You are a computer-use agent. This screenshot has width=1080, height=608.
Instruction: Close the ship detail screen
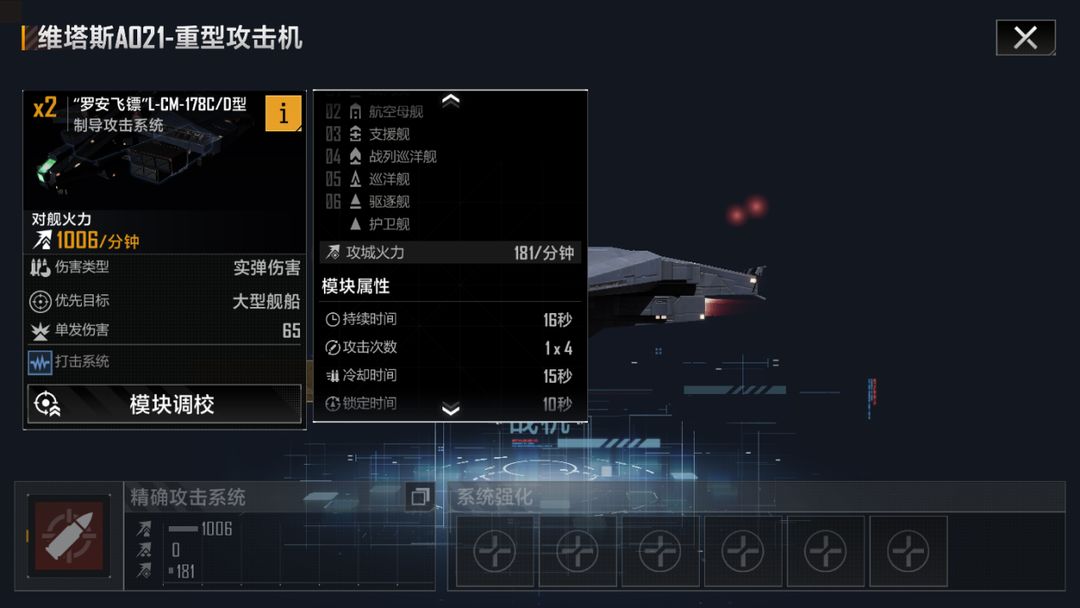coord(1025,38)
